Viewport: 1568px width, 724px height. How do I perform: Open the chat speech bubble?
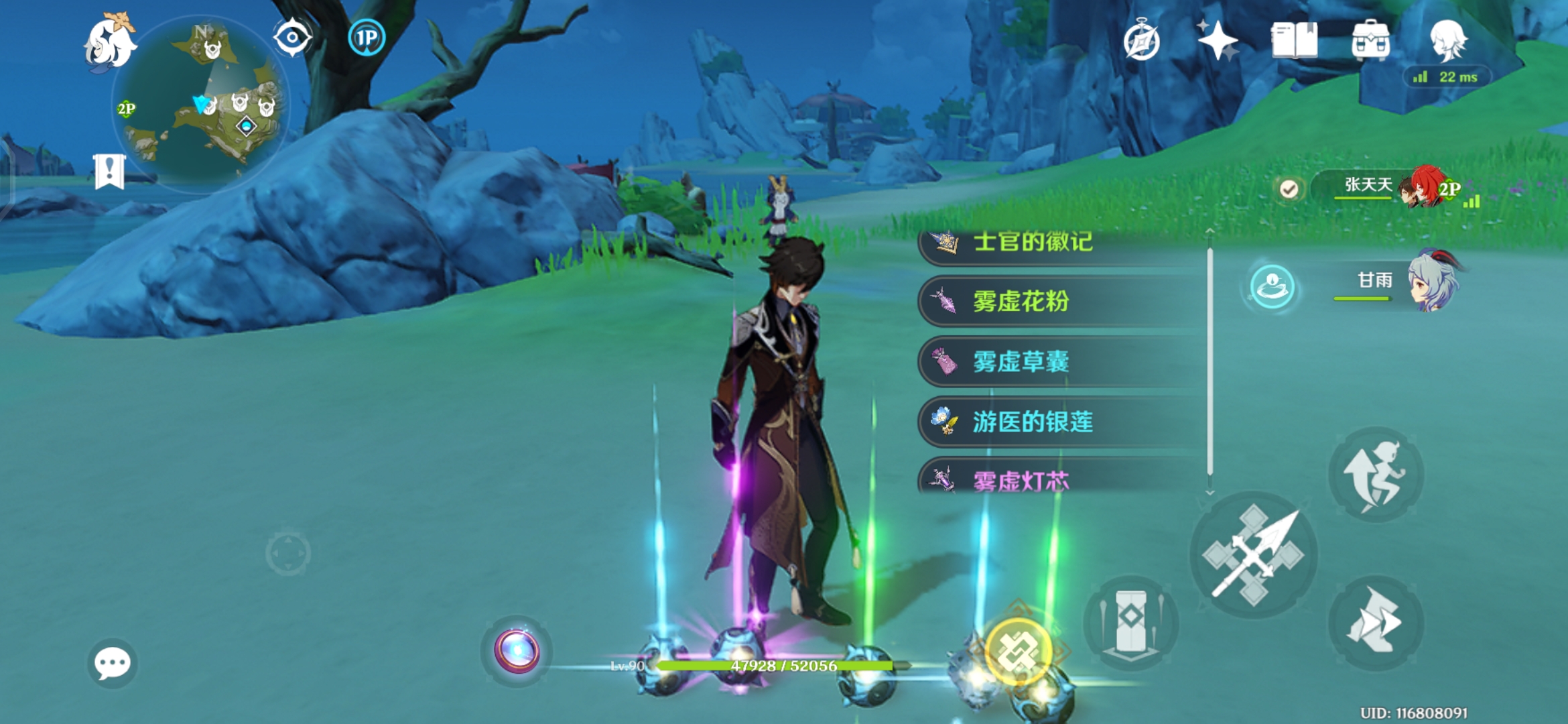pyautogui.click(x=112, y=663)
